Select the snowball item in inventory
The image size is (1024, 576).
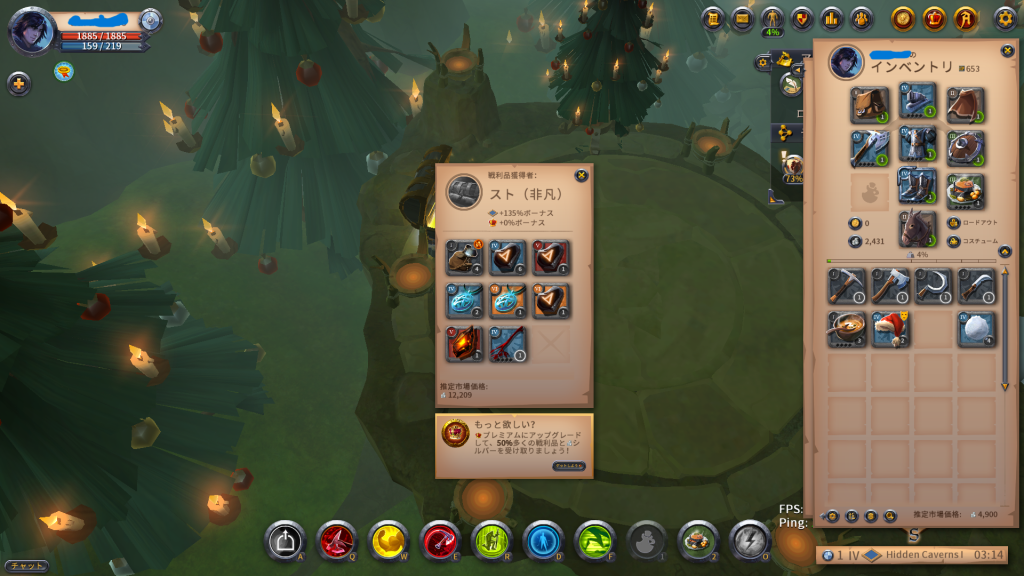click(x=977, y=329)
